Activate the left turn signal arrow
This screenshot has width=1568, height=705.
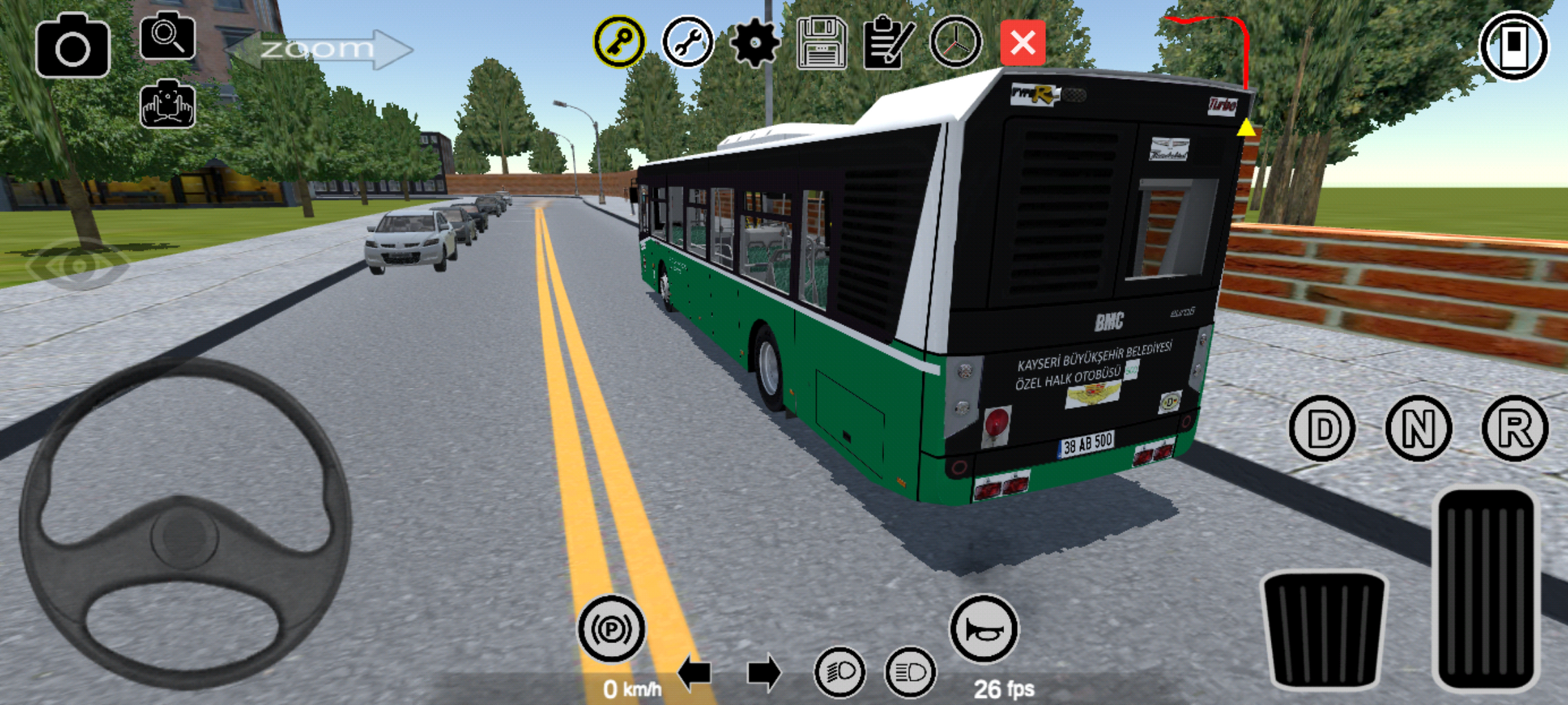[694, 673]
